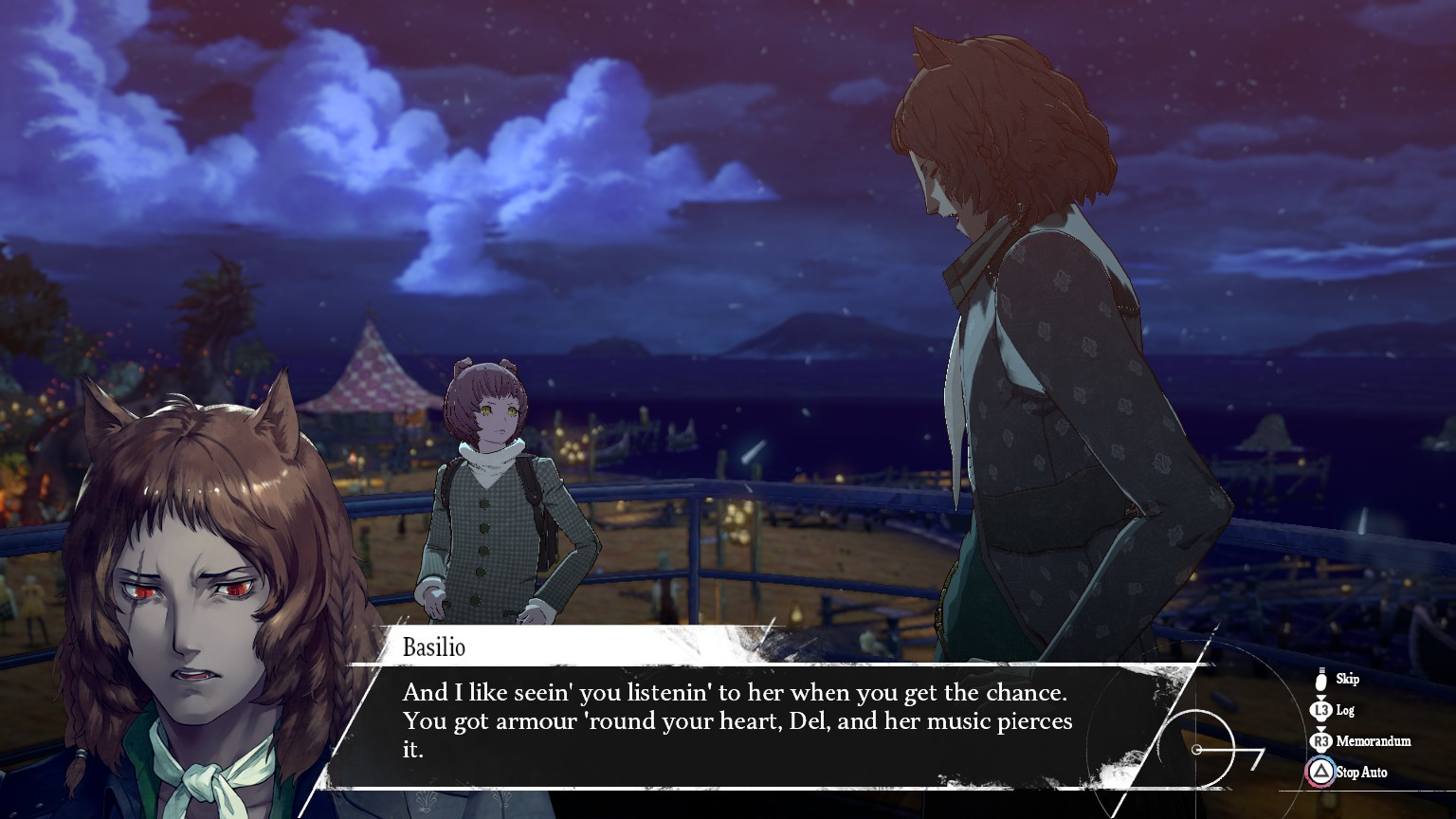Advance Basilio's dialogue text box

pyautogui.click(x=739, y=722)
